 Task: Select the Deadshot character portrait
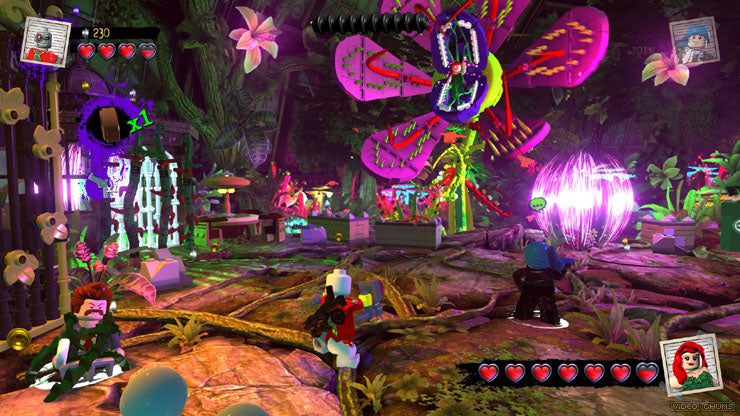click(x=46, y=40)
